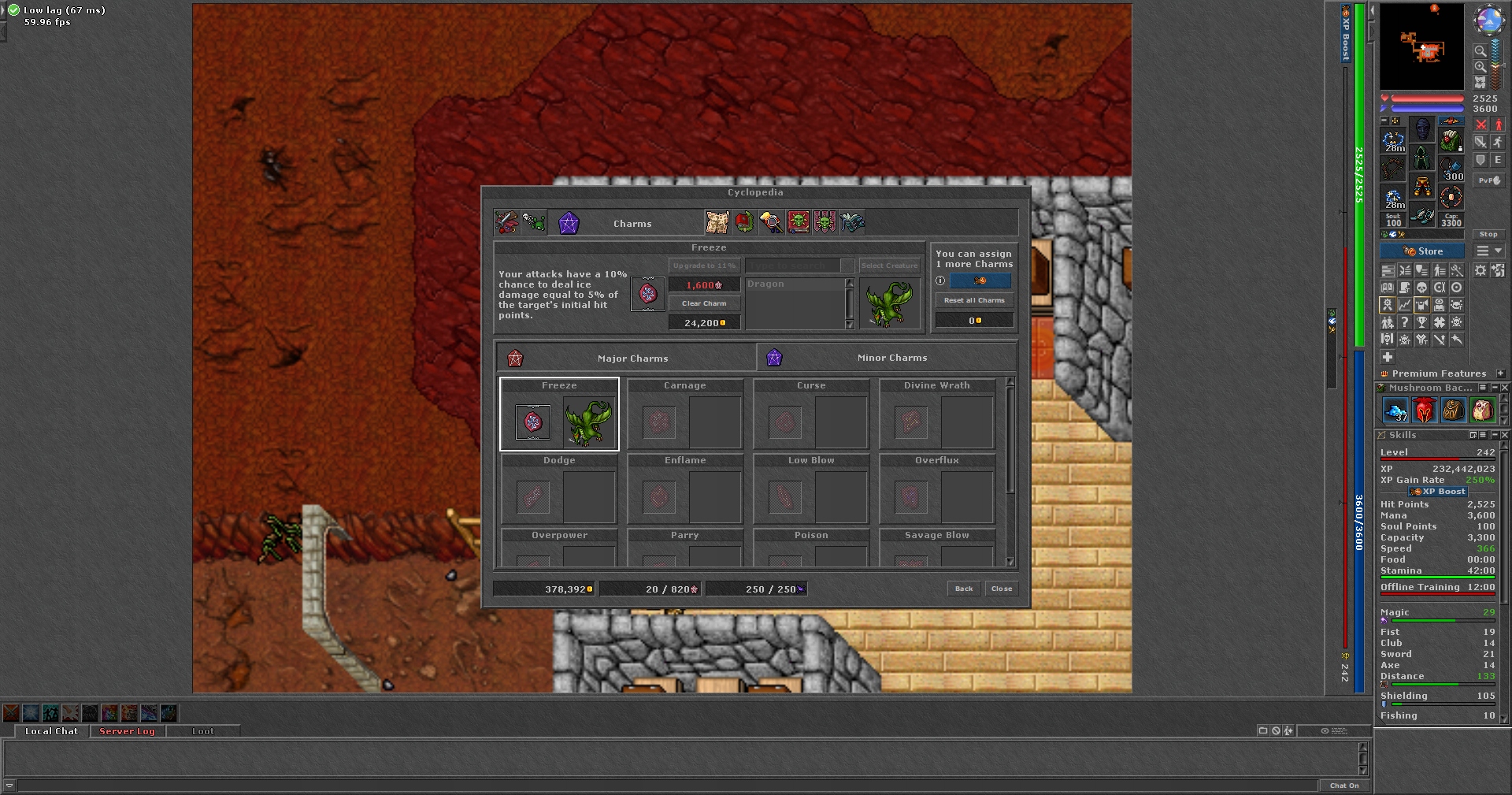Activate the XP Boost button

coord(1438,492)
